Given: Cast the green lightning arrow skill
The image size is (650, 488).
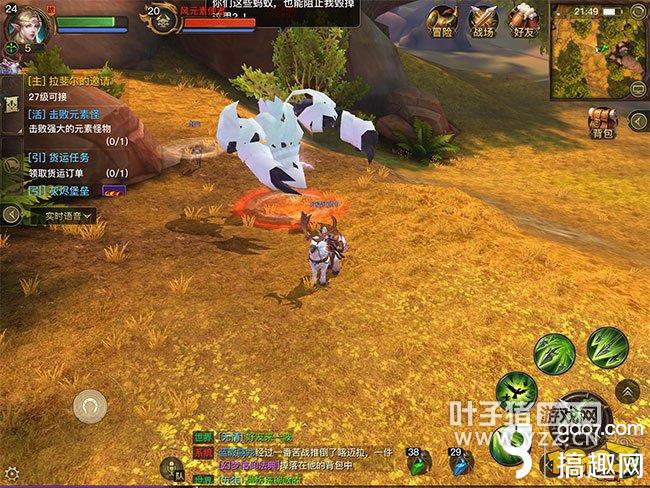Looking at the screenshot, I should tap(607, 347).
